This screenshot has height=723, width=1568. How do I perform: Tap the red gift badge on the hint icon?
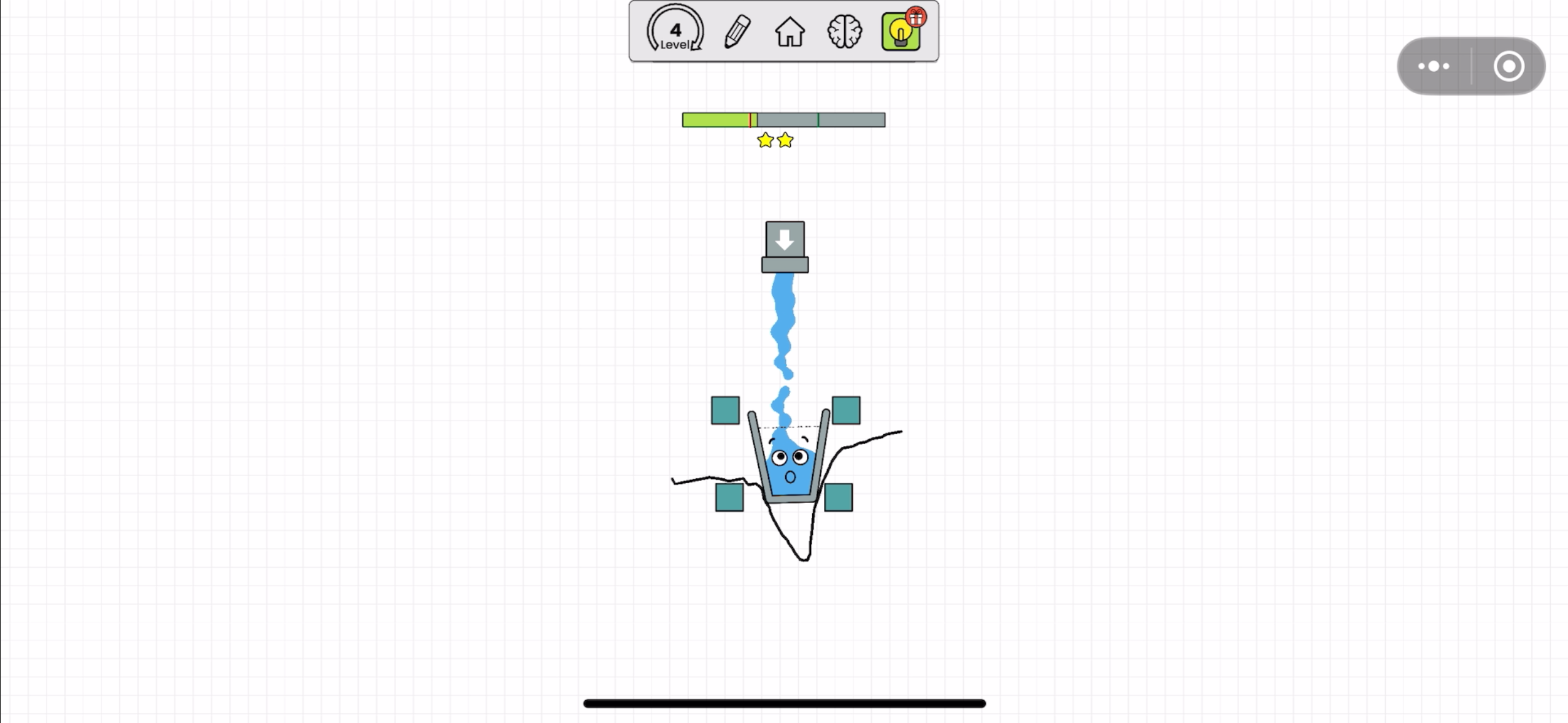(x=915, y=17)
